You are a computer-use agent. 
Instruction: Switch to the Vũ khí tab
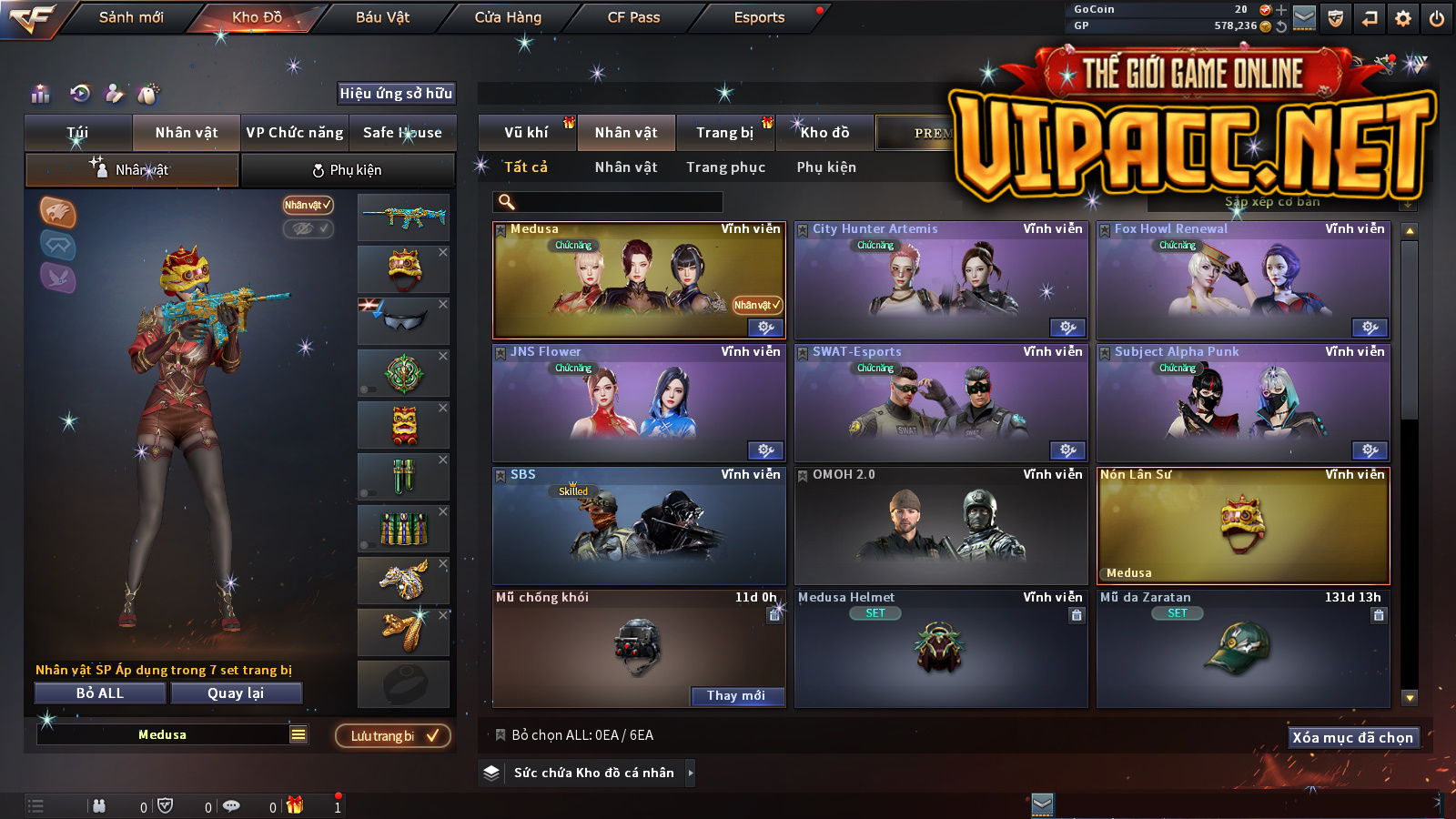[526, 133]
